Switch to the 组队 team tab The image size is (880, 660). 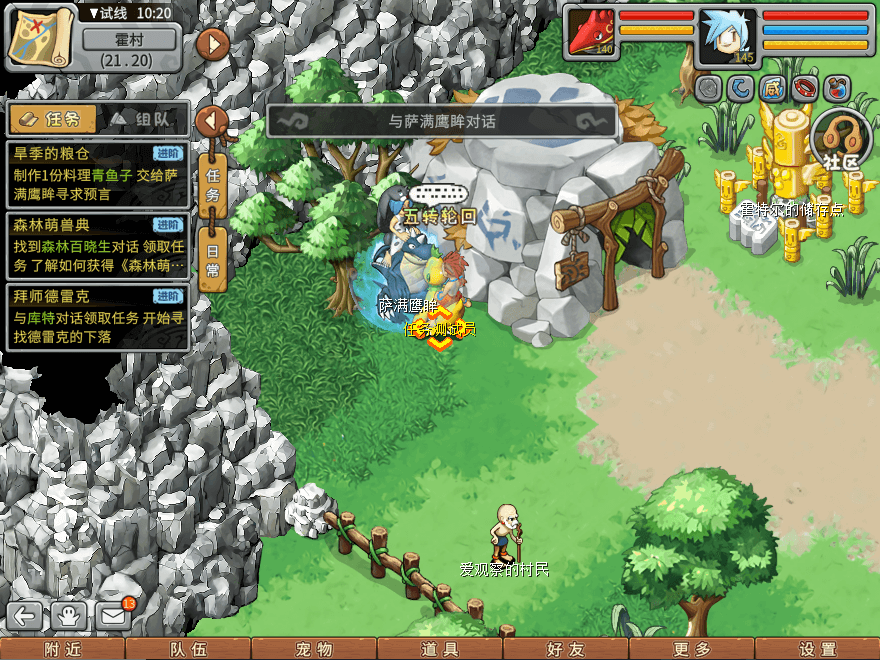coord(143,119)
